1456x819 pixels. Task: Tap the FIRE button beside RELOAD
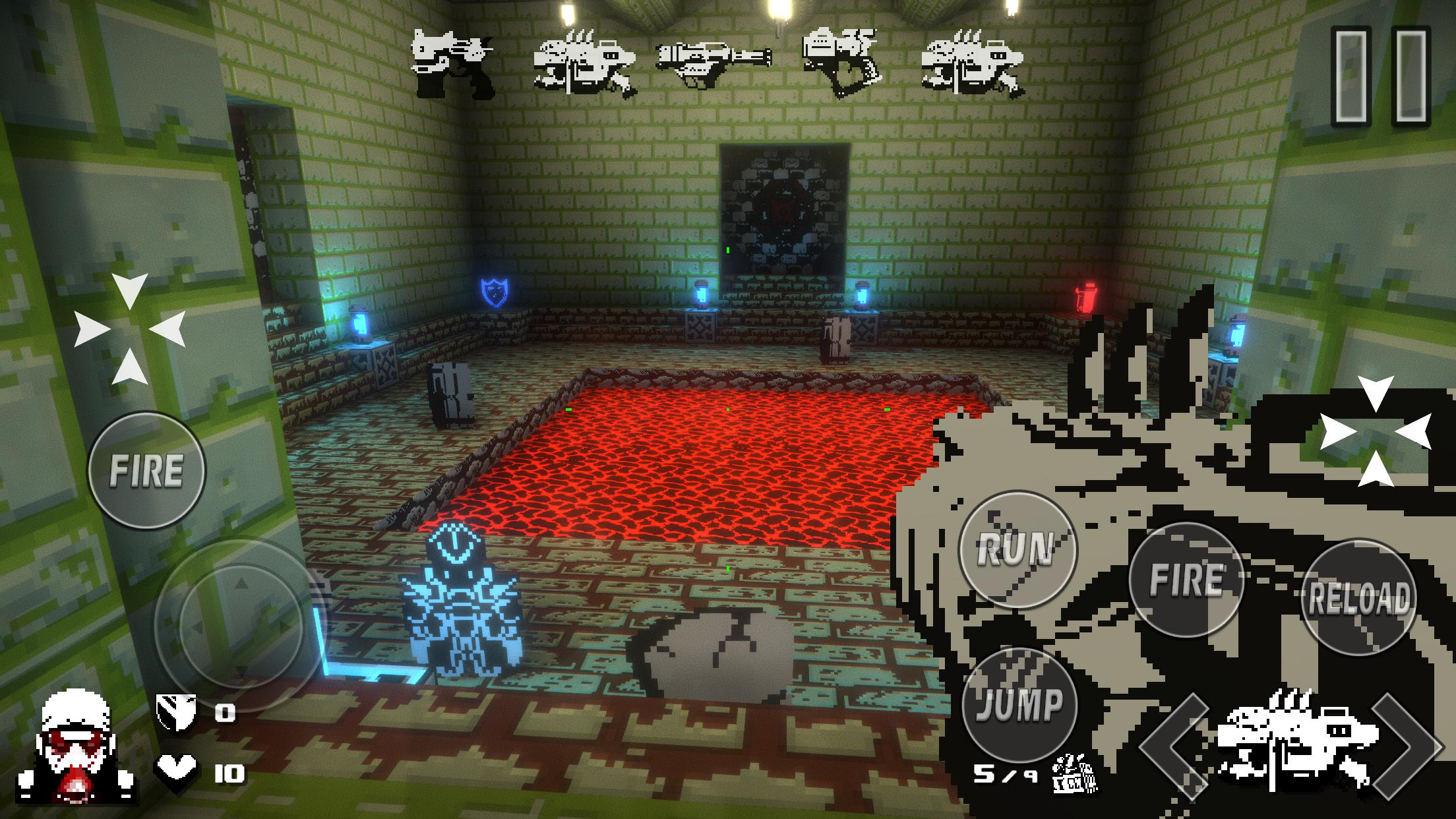(x=1186, y=580)
